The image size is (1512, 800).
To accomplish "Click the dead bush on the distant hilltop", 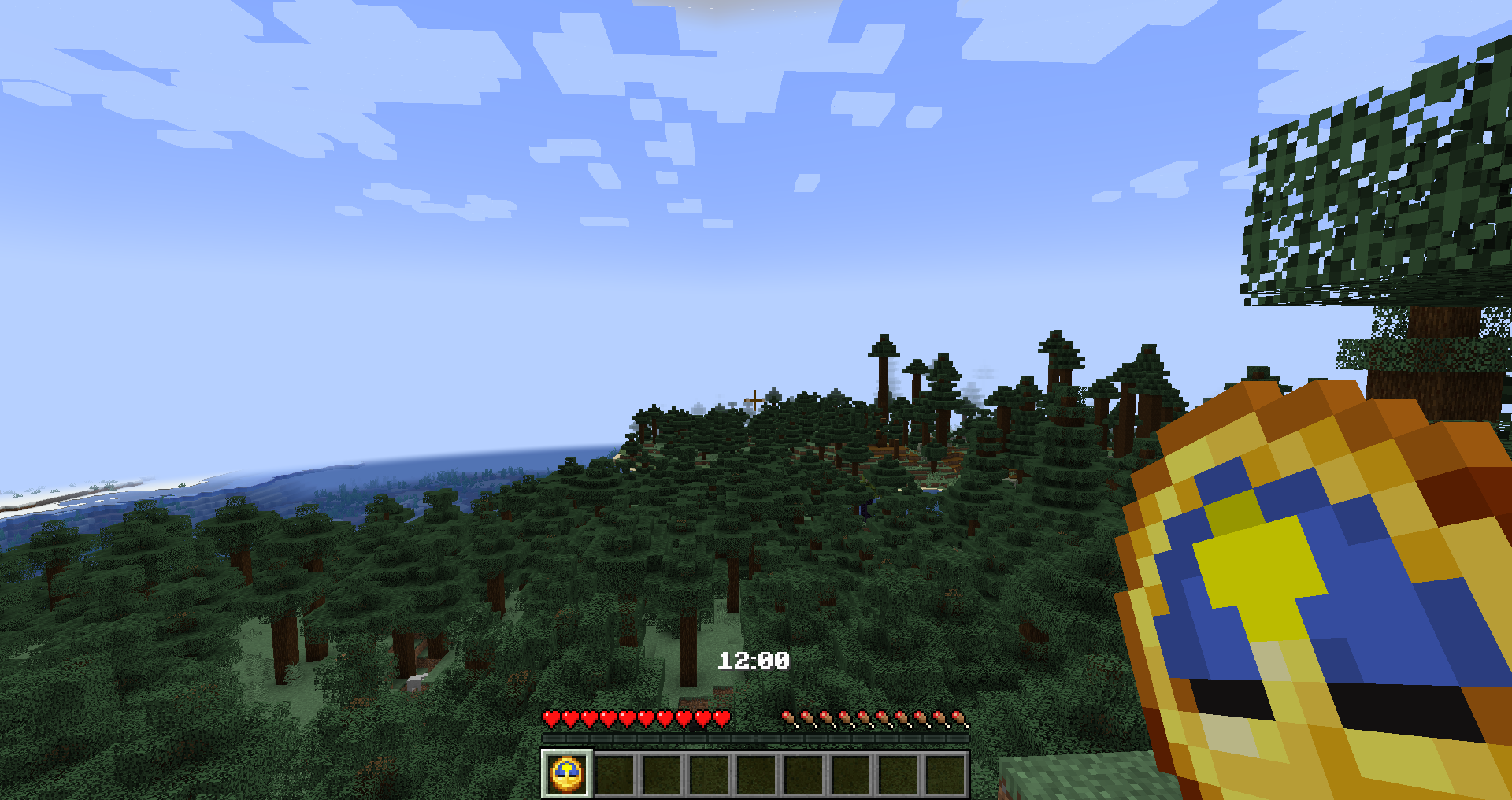I will 754,400.
